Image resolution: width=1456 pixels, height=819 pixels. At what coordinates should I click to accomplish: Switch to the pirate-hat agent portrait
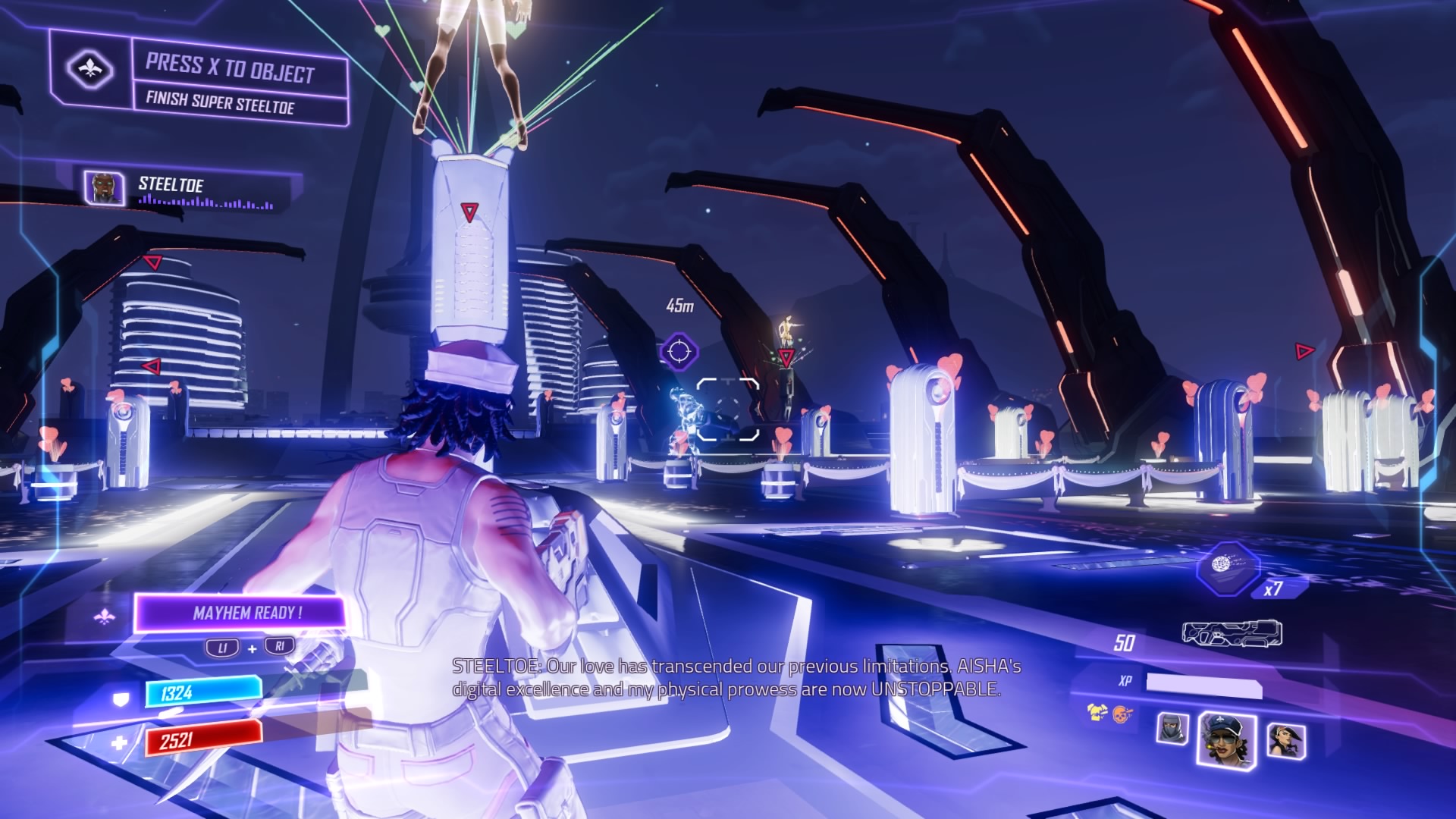pyautogui.click(x=1286, y=739)
